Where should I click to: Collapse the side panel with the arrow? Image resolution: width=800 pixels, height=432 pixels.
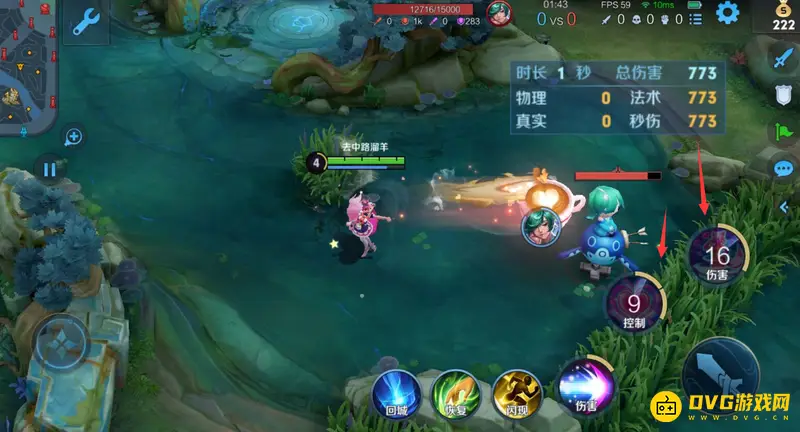coord(783,206)
